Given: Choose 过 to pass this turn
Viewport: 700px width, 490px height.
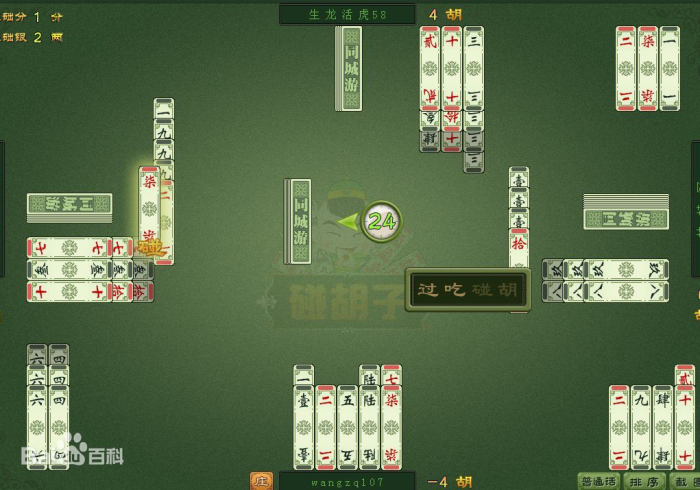Looking at the screenshot, I should tap(428, 291).
